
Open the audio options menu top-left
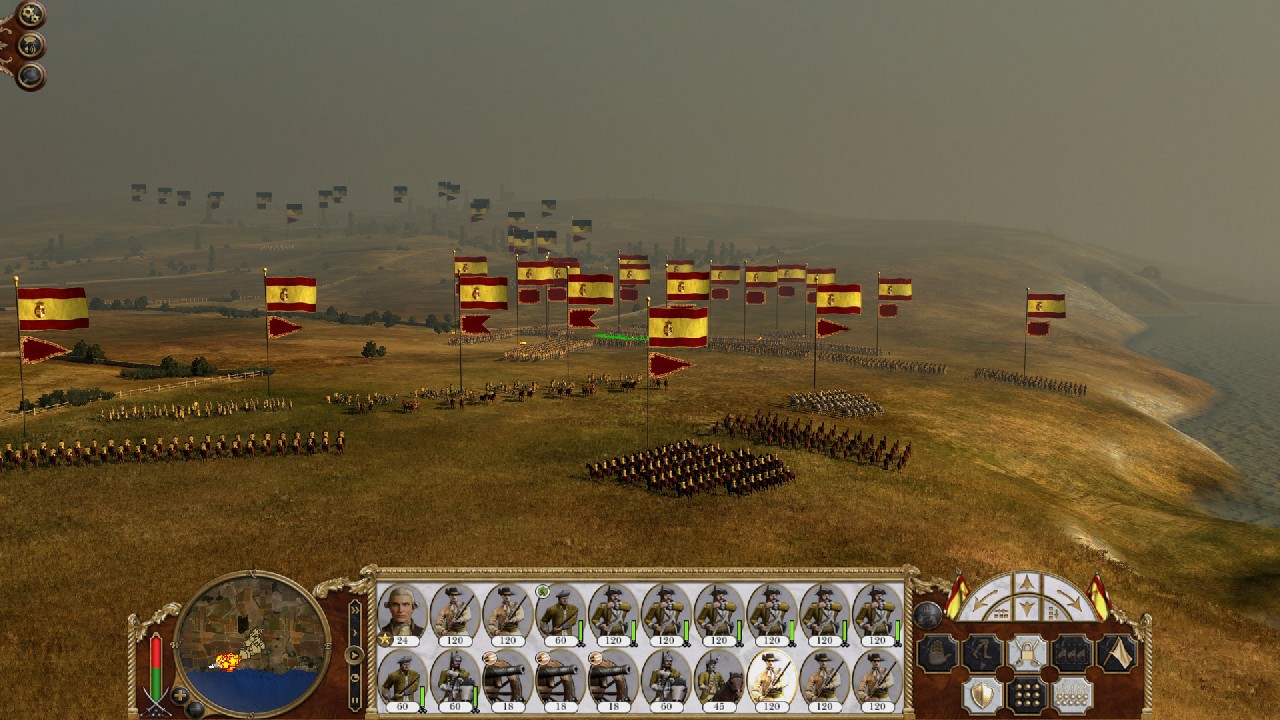click(x=30, y=45)
